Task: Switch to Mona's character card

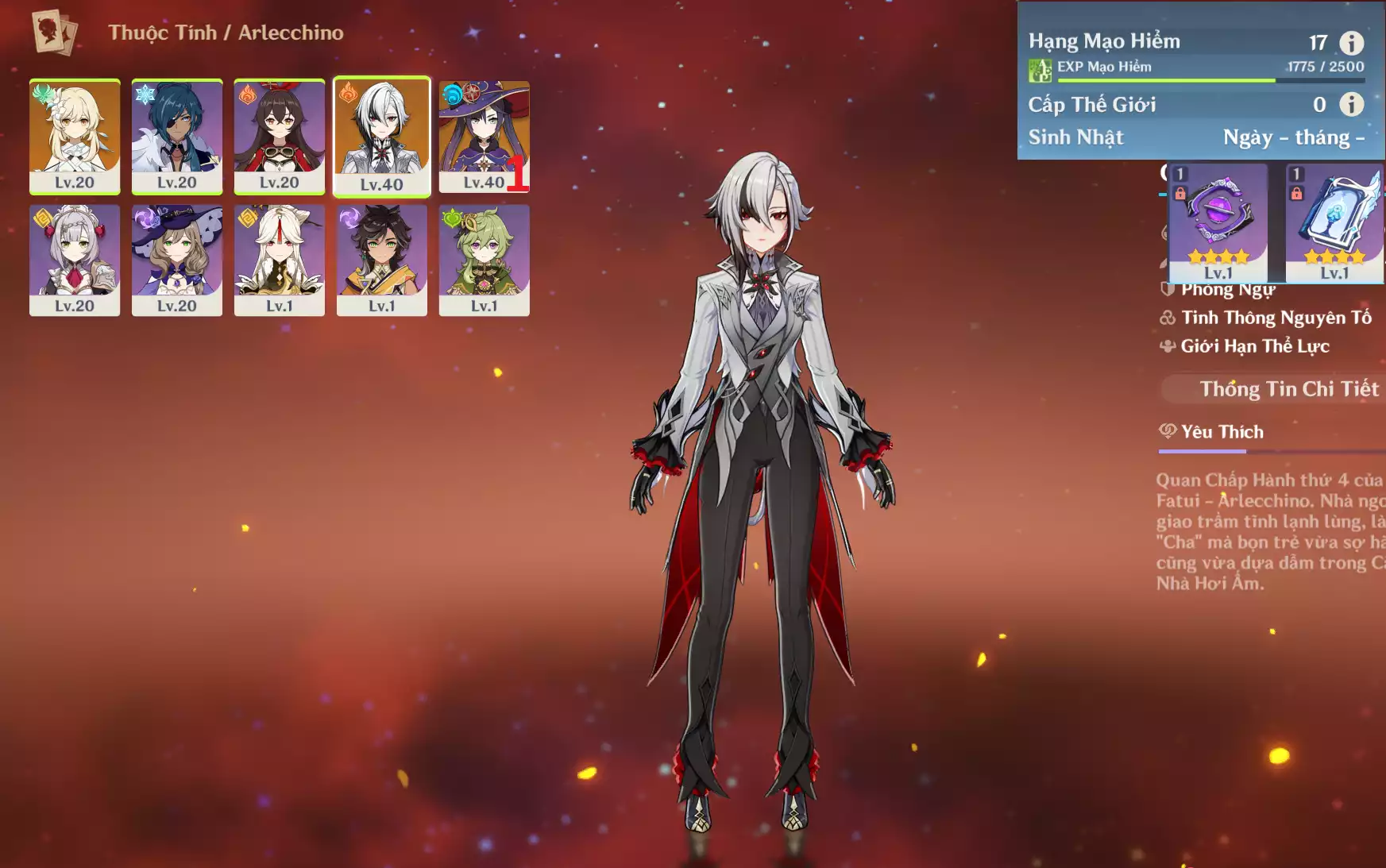Action: coord(484,136)
